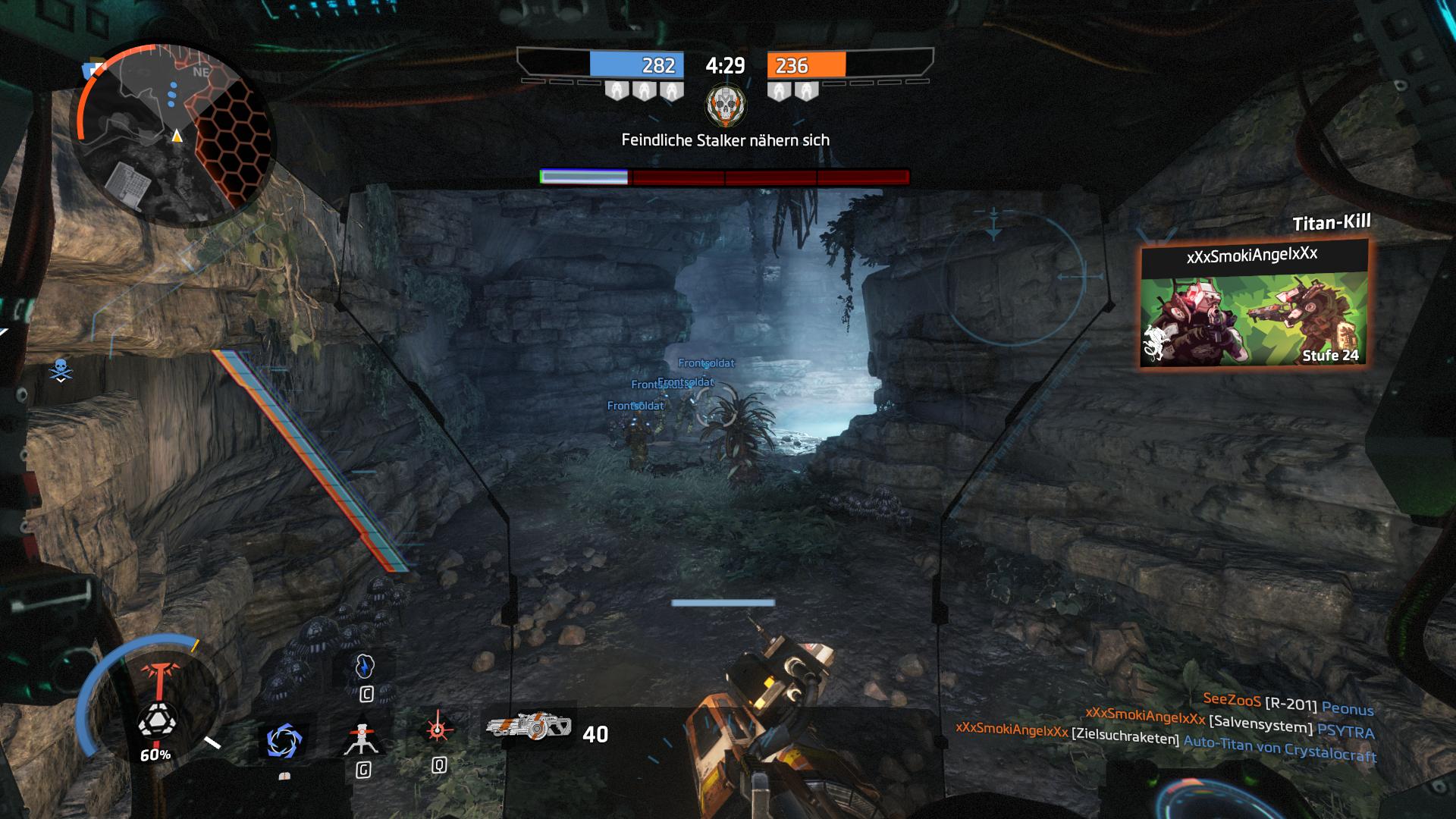This screenshot has width=1456, height=819.
Task: Select the SeeZooS kill feed entry
Action: (x=1288, y=705)
